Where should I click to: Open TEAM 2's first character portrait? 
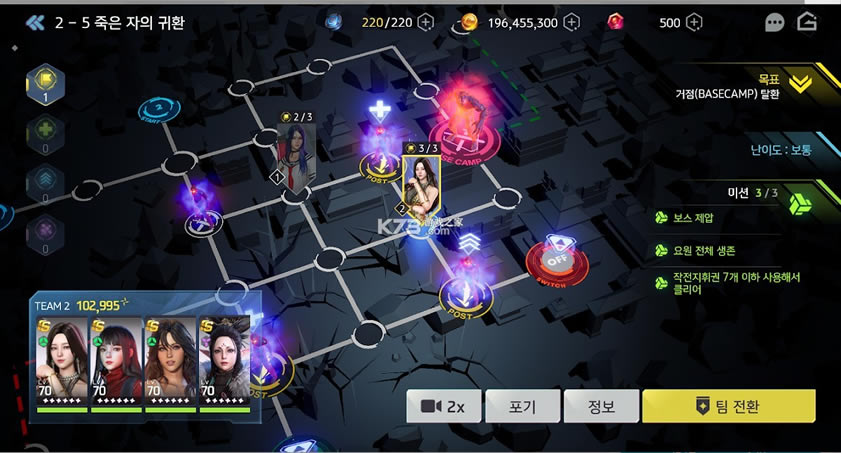(x=64, y=362)
